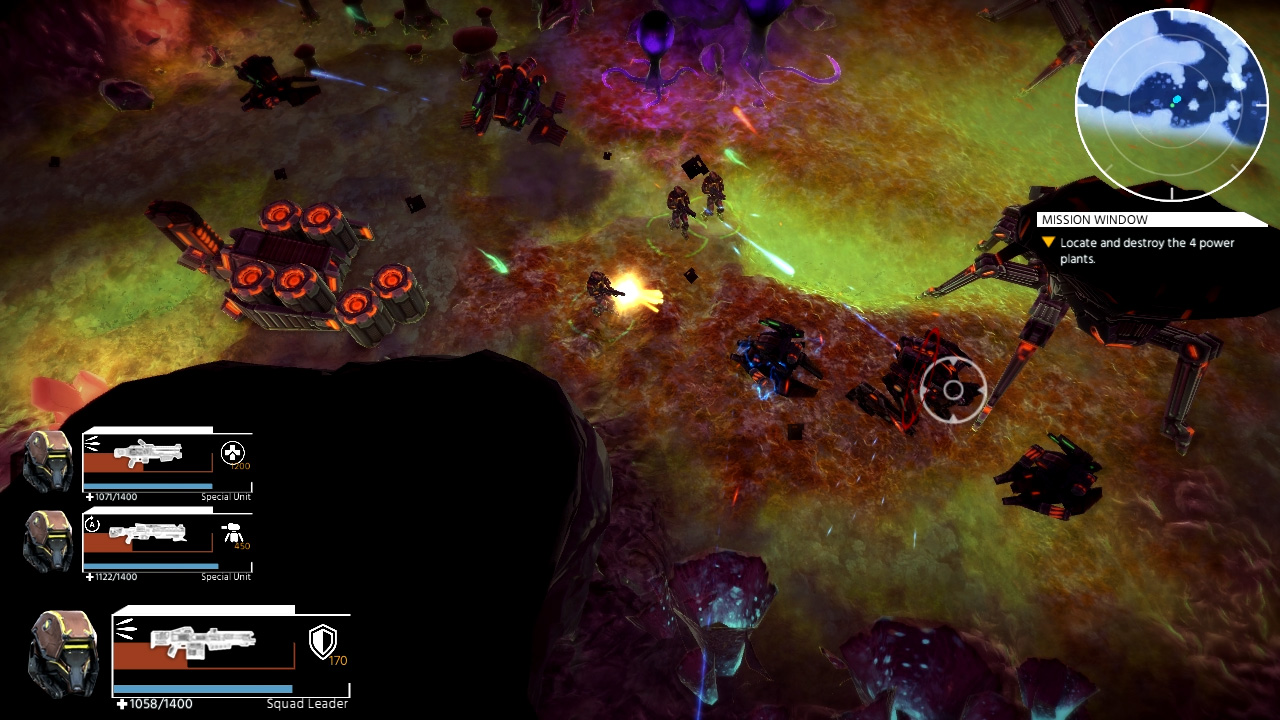Activate the Squad Leader's shield ability
This screenshot has width=1280, height=720.
tap(323, 641)
